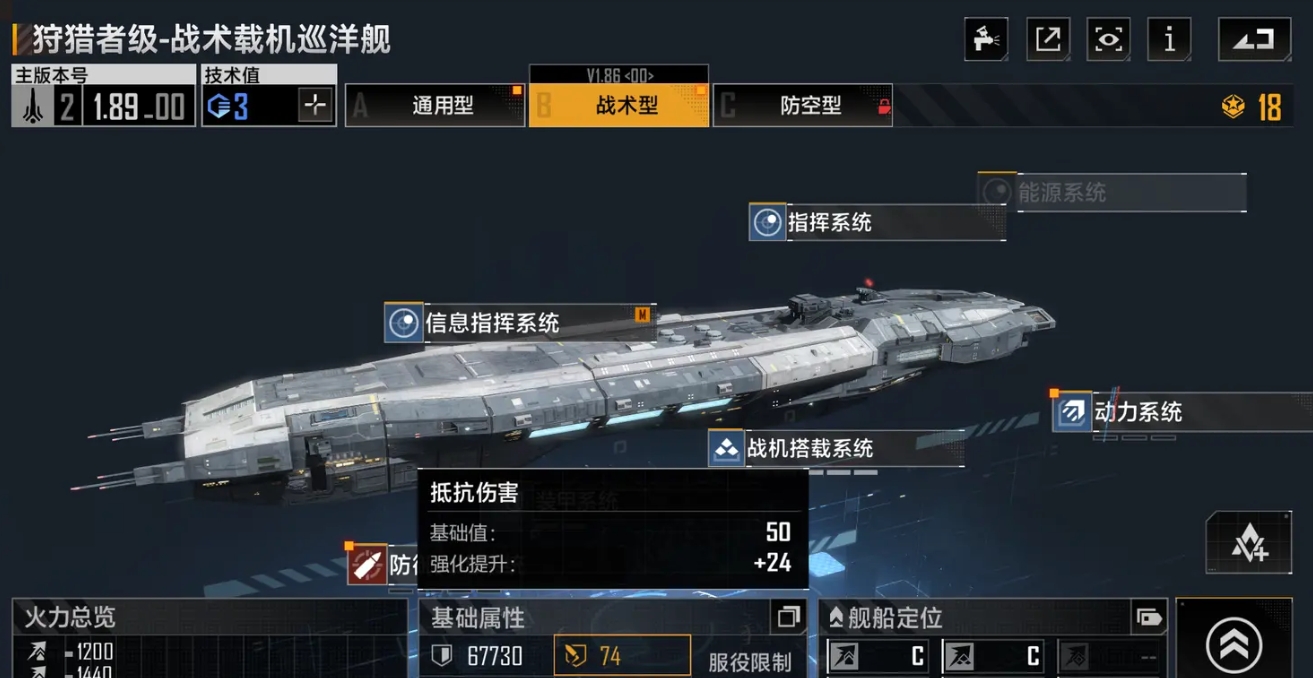
Task: Select the 74 damage resistance stat
Action: pyautogui.click(x=621, y=656)
